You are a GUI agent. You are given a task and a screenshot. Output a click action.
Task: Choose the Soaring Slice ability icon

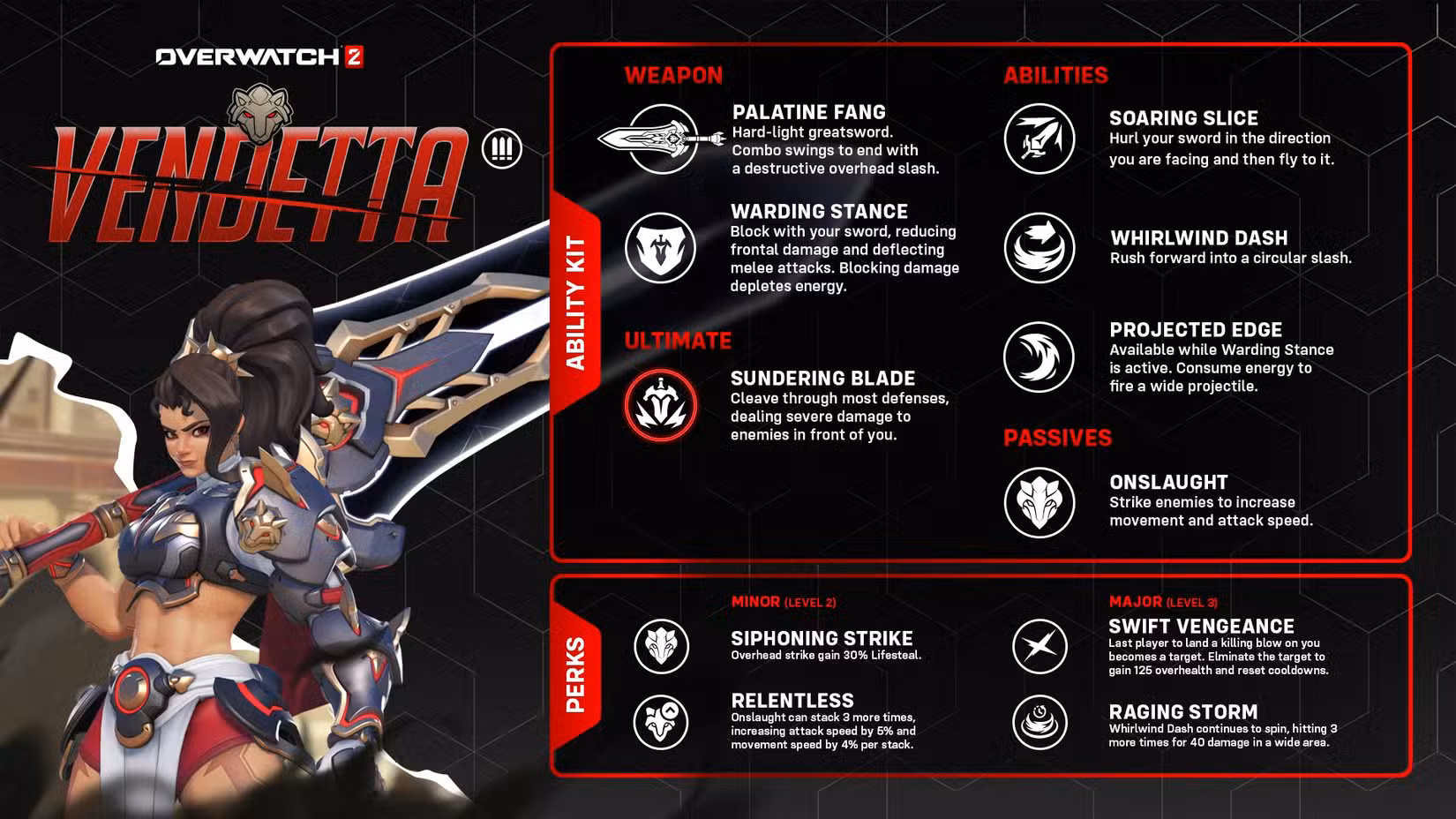1039,139
